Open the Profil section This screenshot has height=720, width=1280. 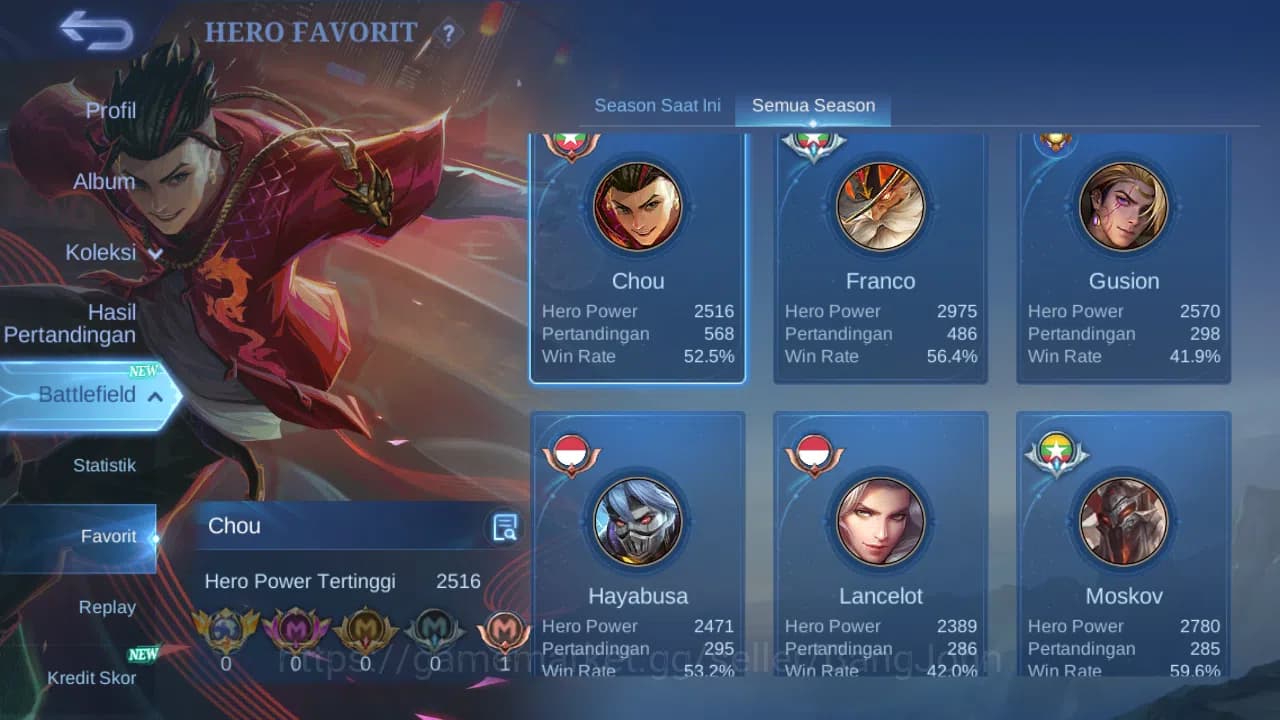point(110,110)
